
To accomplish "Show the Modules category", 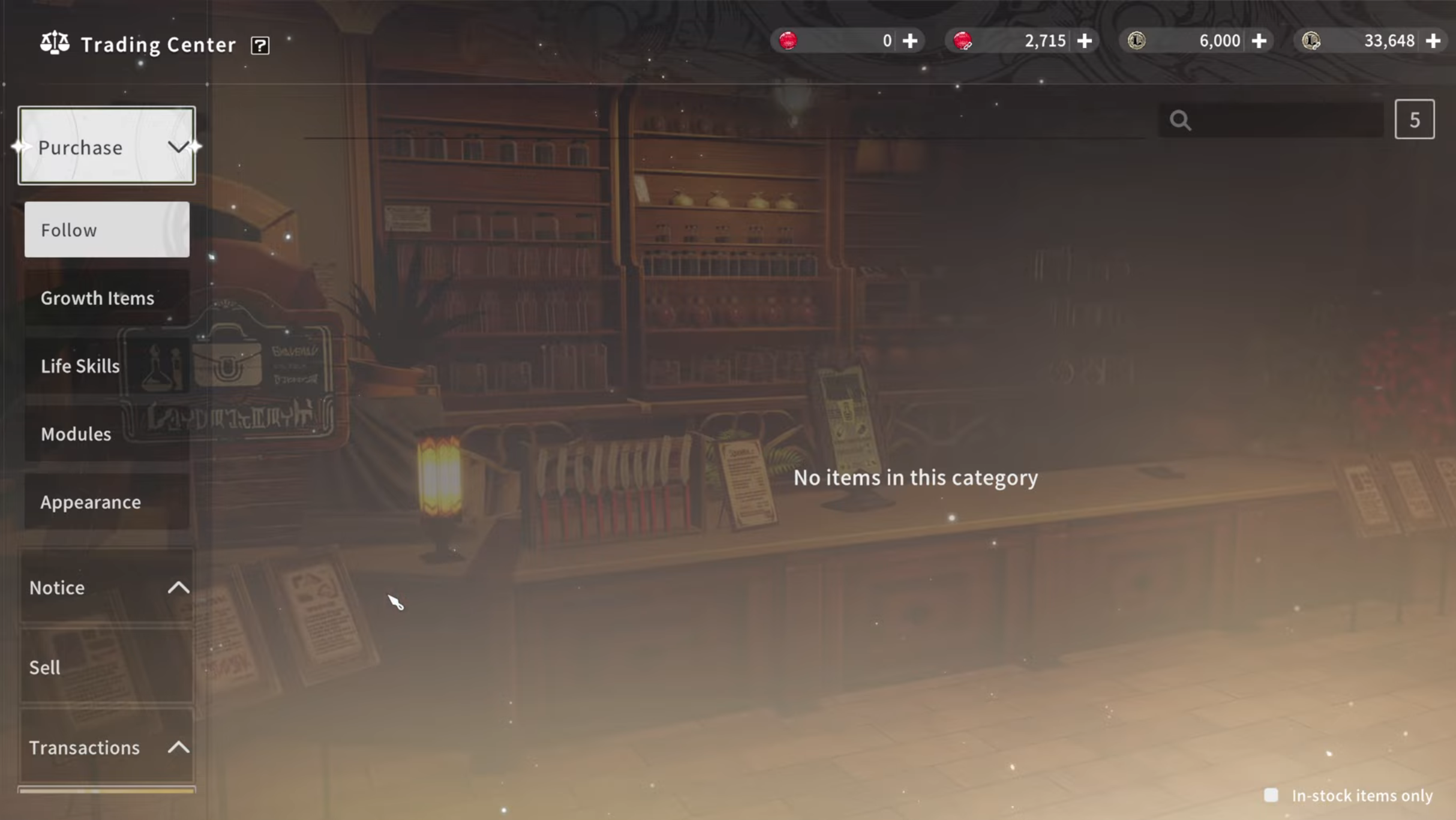I will (107, 434).
